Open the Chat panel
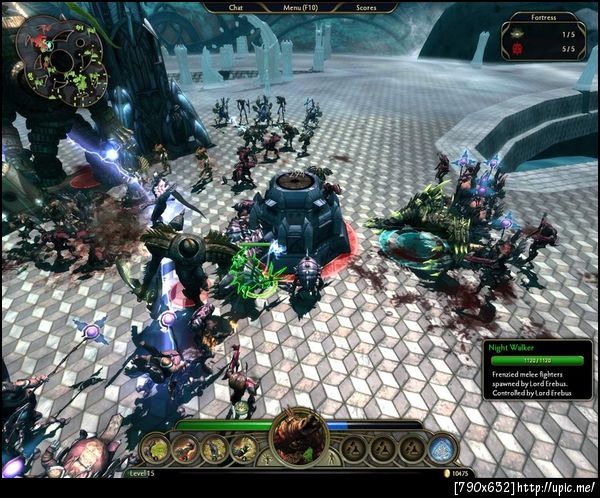 (236, 7)
